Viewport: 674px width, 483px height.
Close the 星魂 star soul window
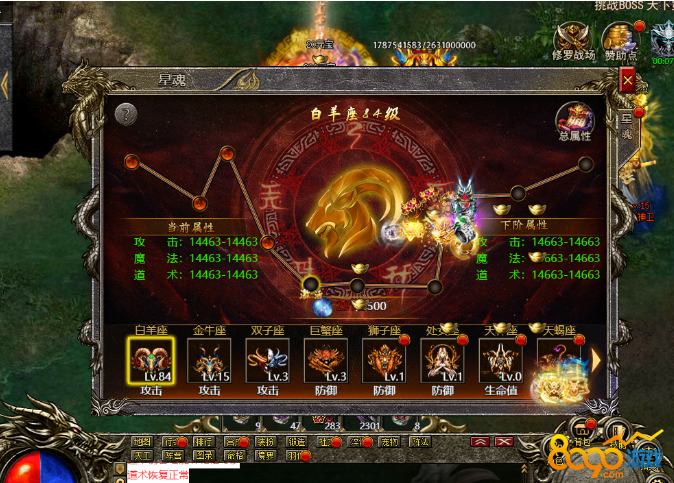(627, 78)
